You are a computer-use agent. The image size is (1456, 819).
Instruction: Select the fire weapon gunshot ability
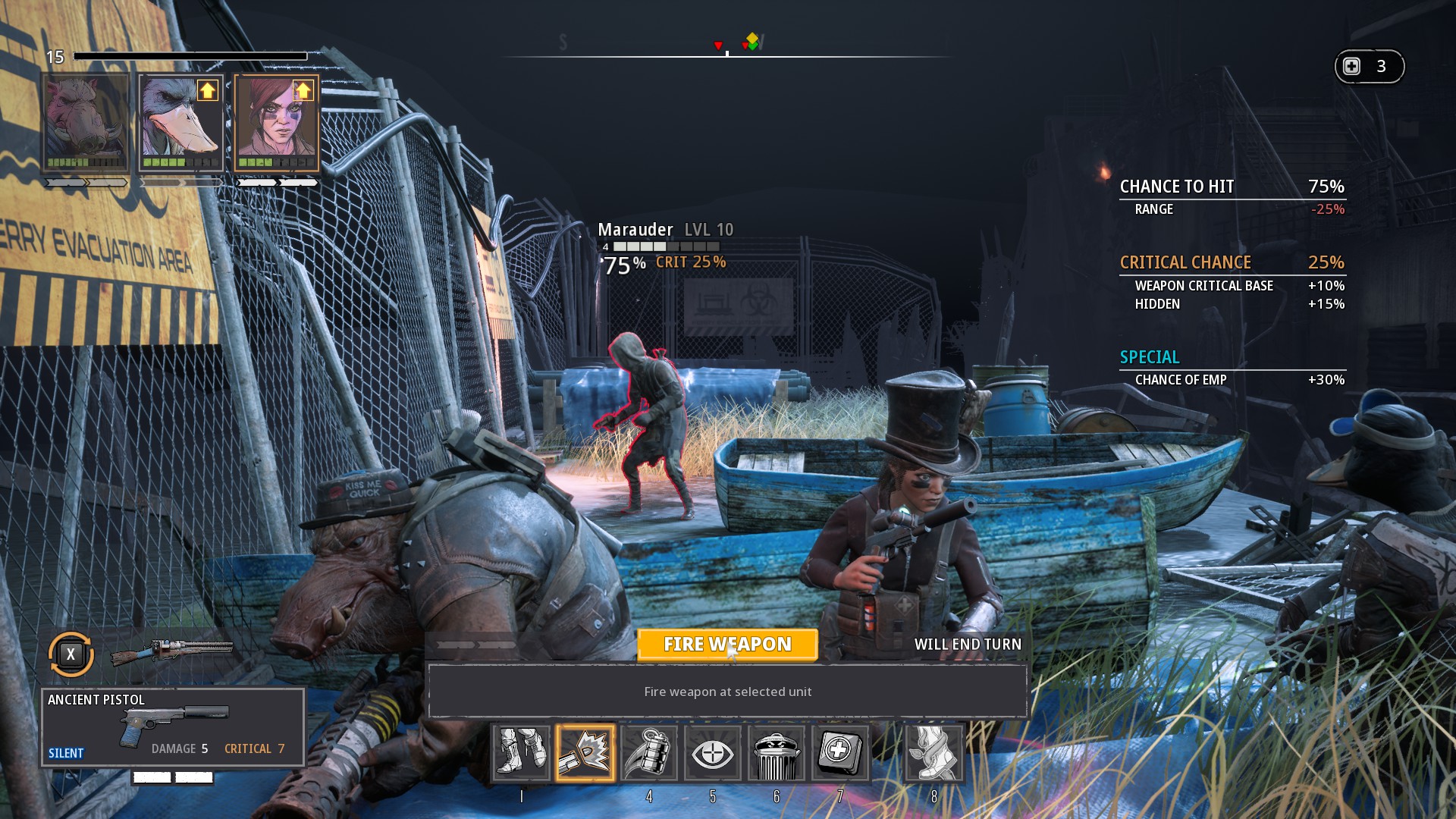(585, 753)
